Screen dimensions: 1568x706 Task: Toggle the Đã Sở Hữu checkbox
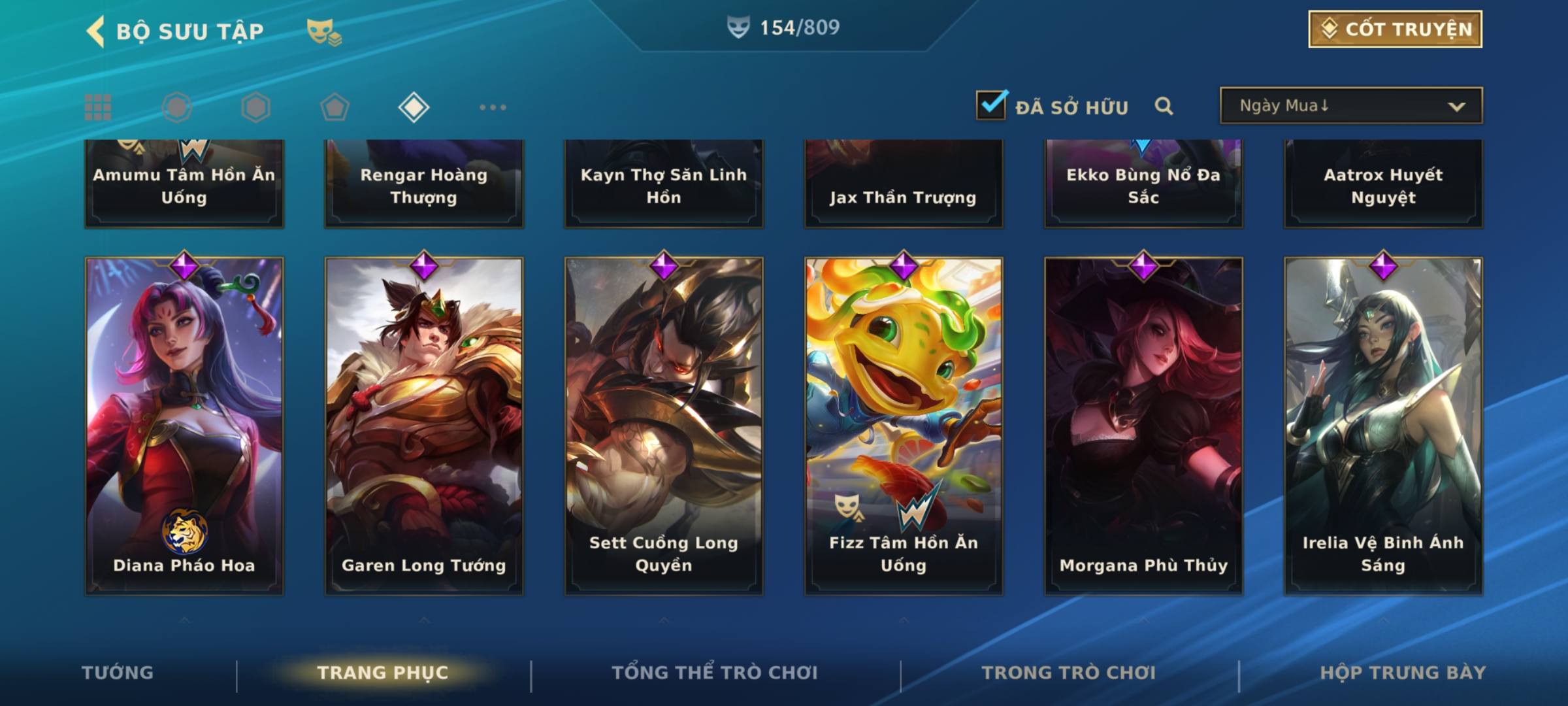tap(991, 105)
